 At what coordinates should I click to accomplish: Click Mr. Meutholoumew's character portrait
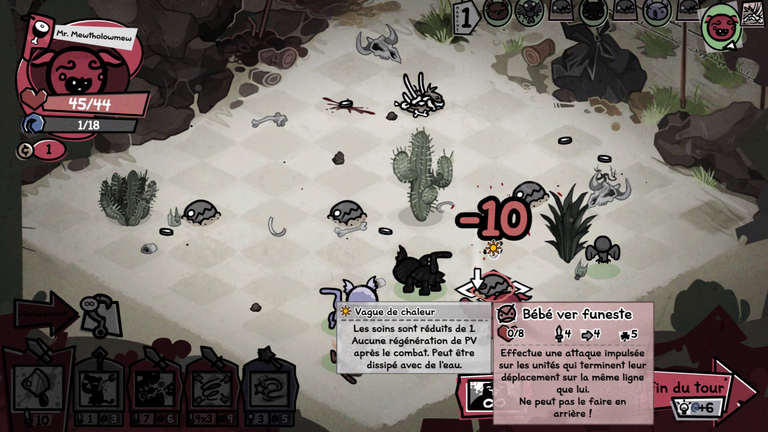point(72,70)
